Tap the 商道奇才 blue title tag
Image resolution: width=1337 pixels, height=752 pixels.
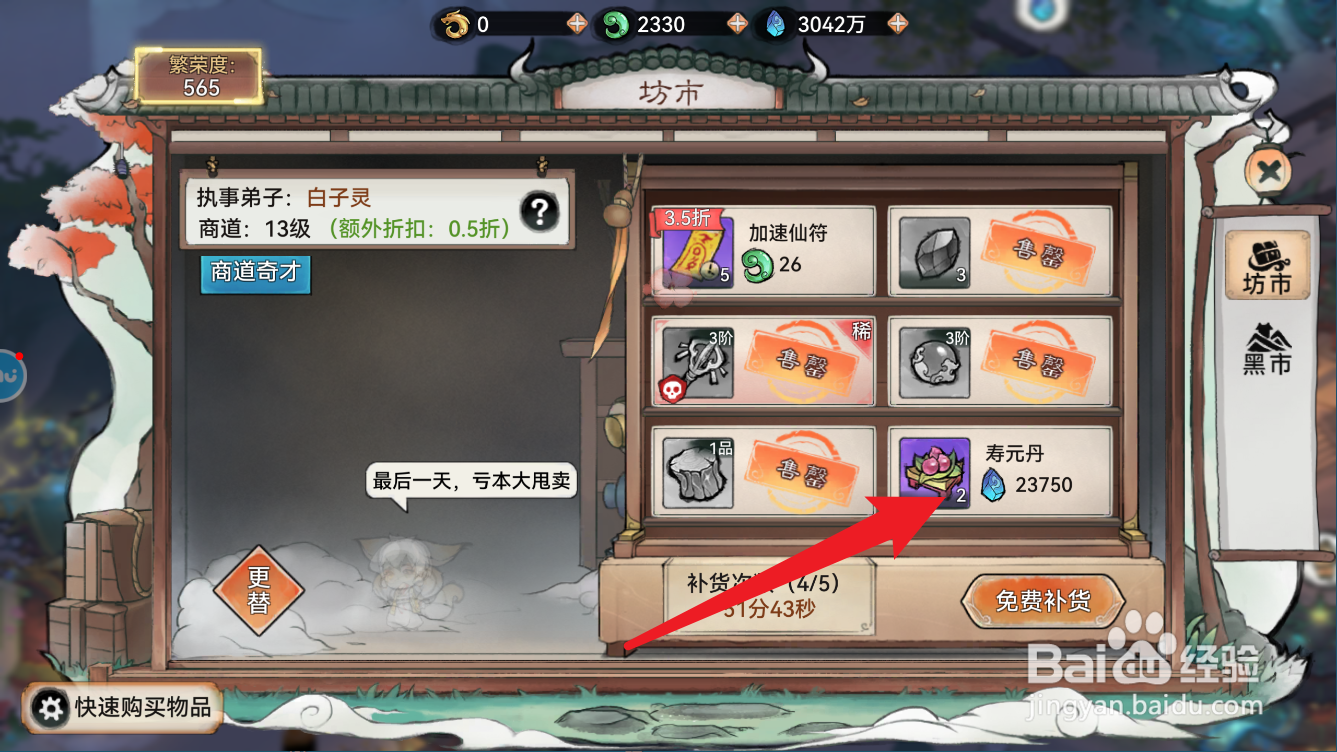(x=255, y=272)
